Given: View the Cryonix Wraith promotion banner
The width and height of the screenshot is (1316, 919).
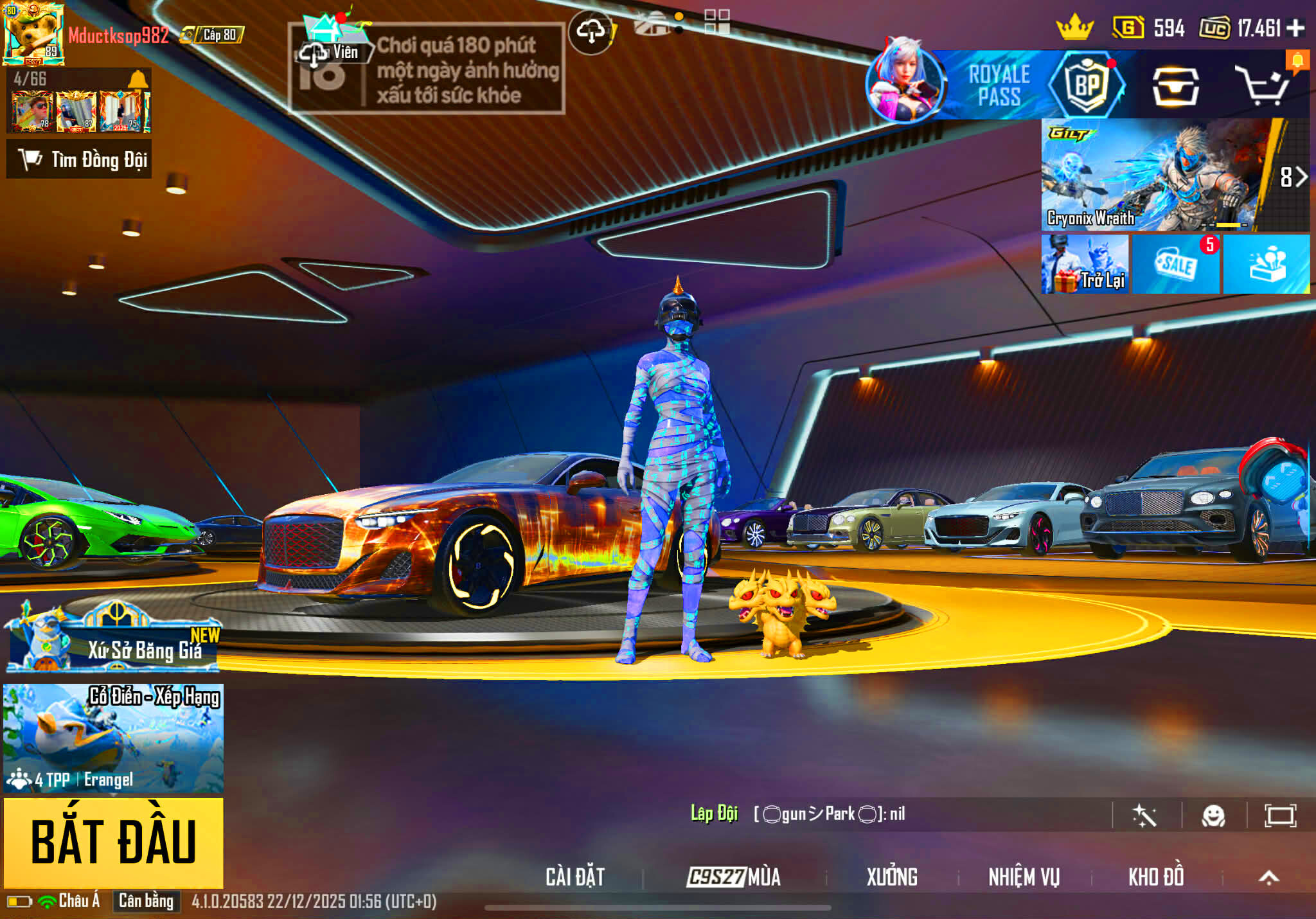Looking at the screenshot, I should click(x=1150, y=175).
